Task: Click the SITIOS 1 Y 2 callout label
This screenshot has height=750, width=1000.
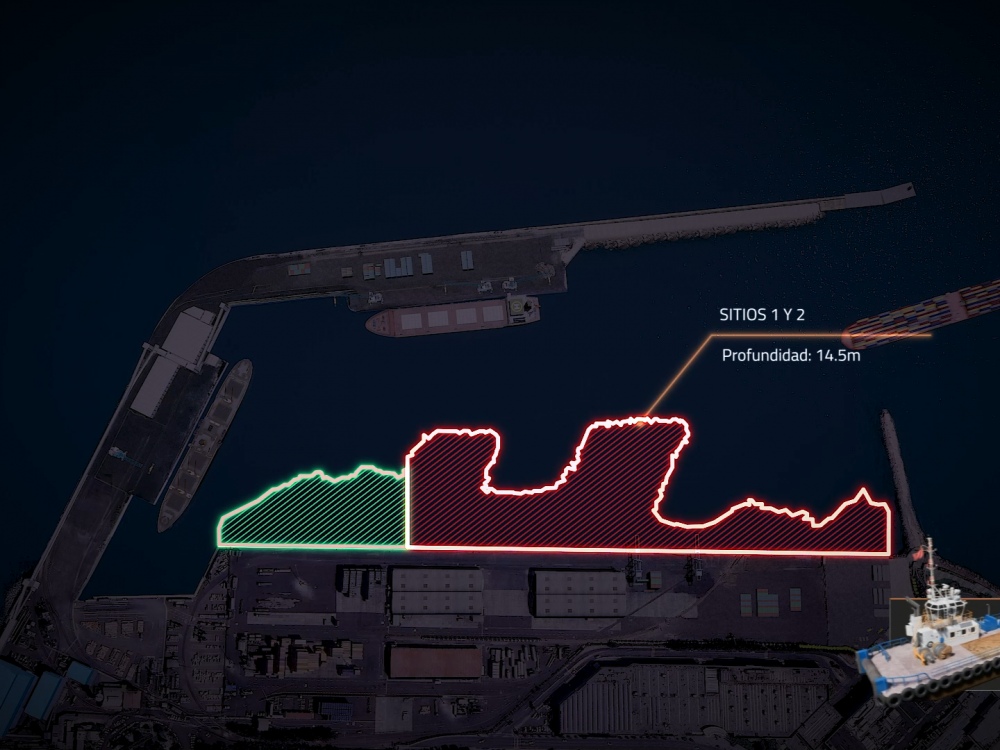Action: tap(762, 315)
